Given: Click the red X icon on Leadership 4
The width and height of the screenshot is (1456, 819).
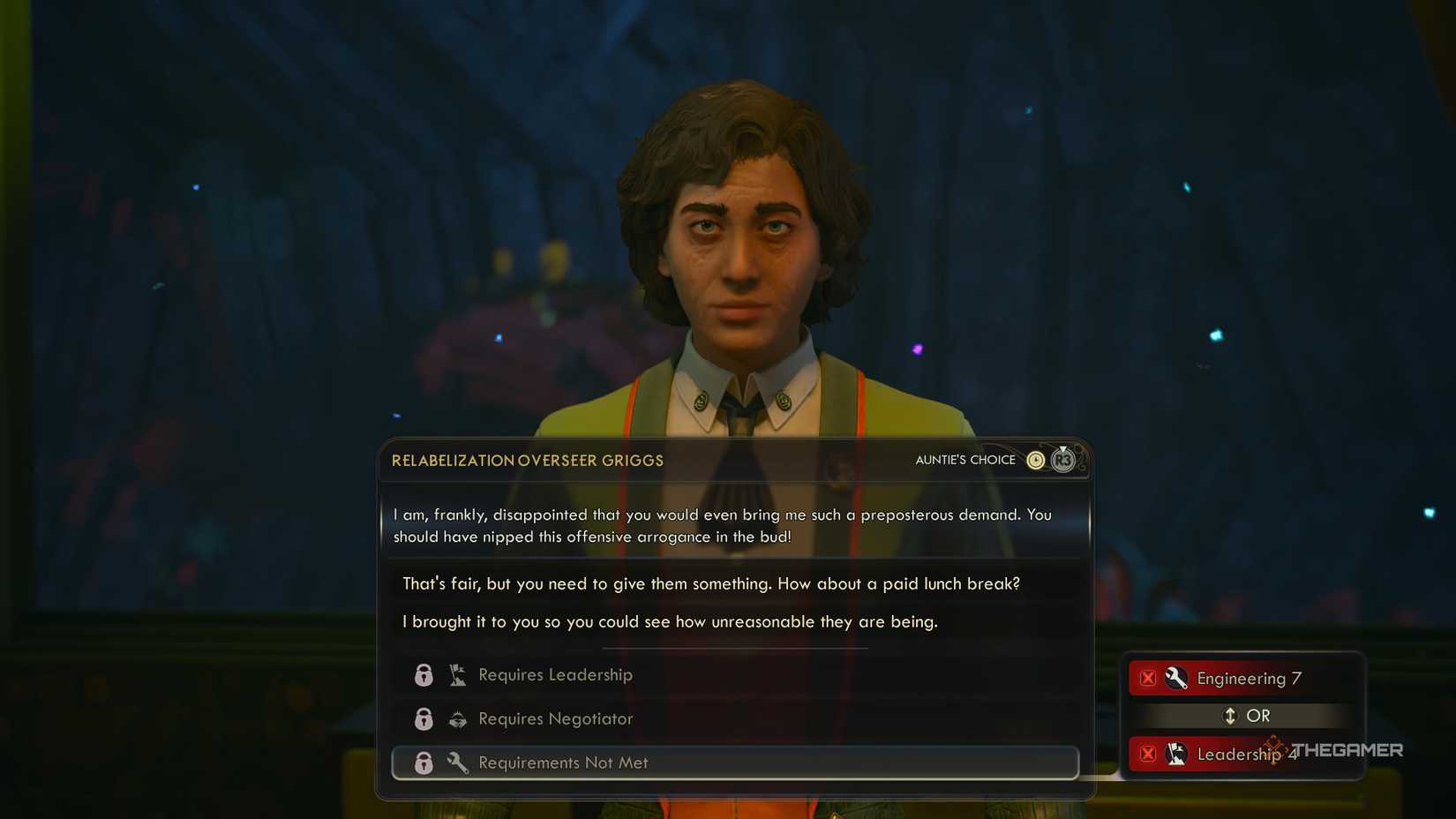Looking at the screenshot, I should pos(1148,755).
